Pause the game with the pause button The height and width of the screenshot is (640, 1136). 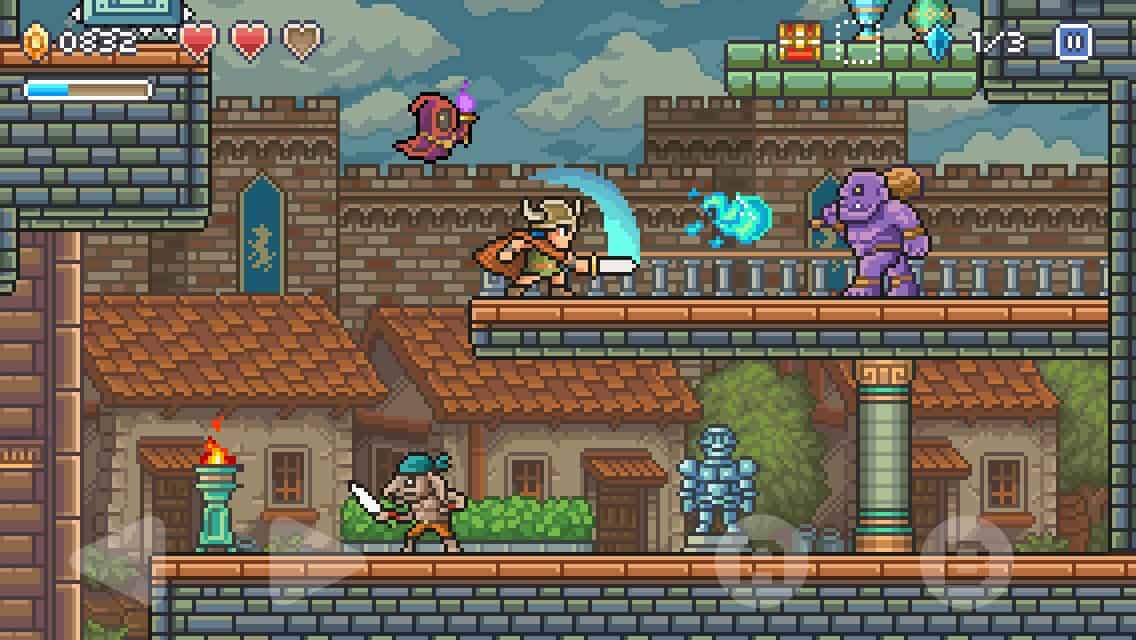coord(1073,43)
